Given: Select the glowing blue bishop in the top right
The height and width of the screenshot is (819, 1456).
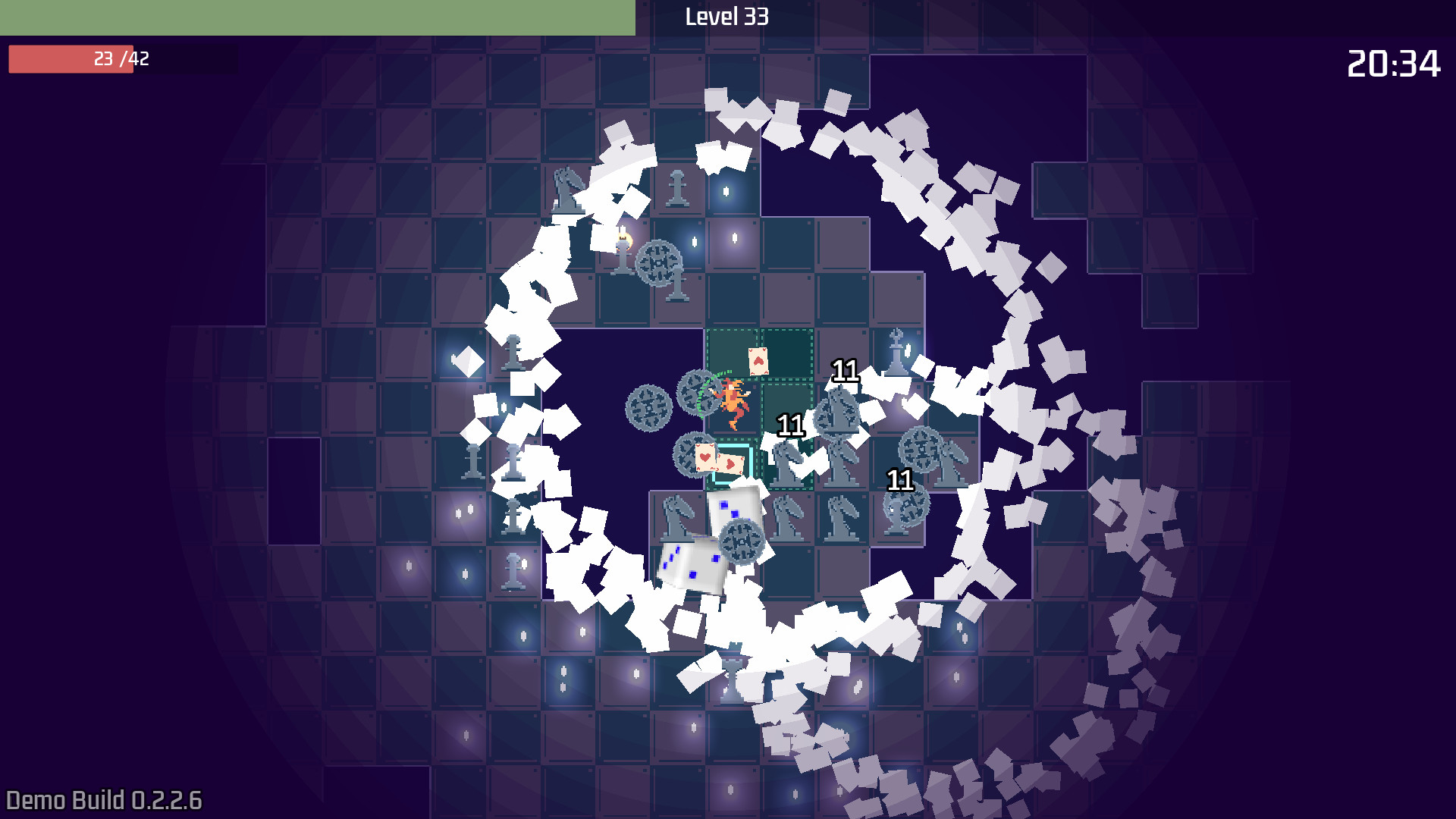Looking at the screenshot, I should point(896,353).
